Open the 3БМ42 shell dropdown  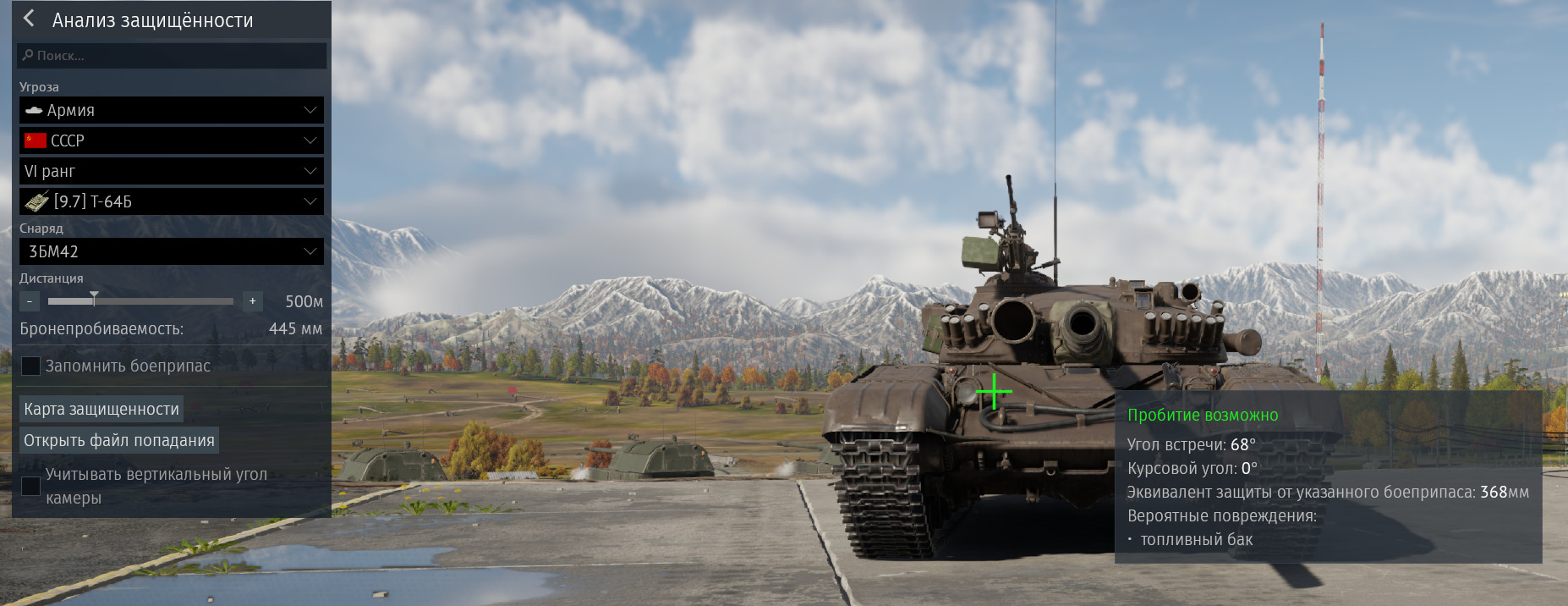click(172, 251)
